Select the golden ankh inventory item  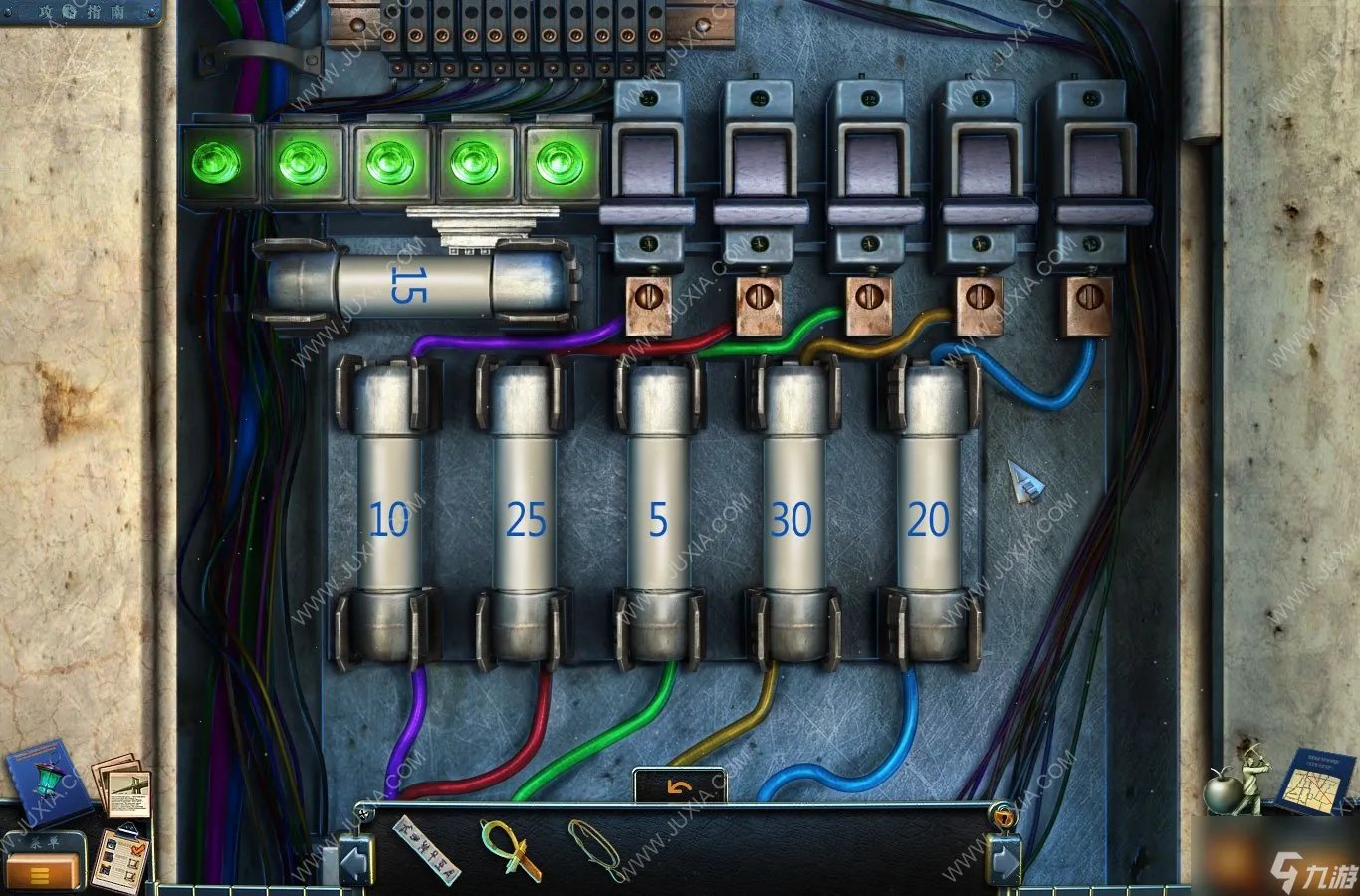click(509, 847)
